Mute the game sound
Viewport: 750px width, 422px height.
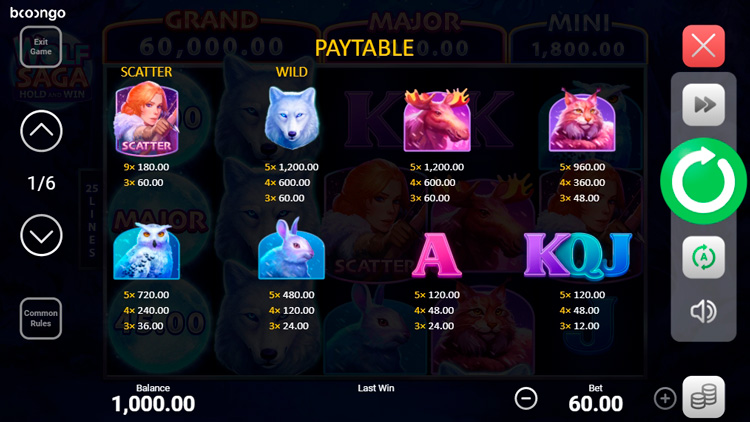tap(703, 311)
